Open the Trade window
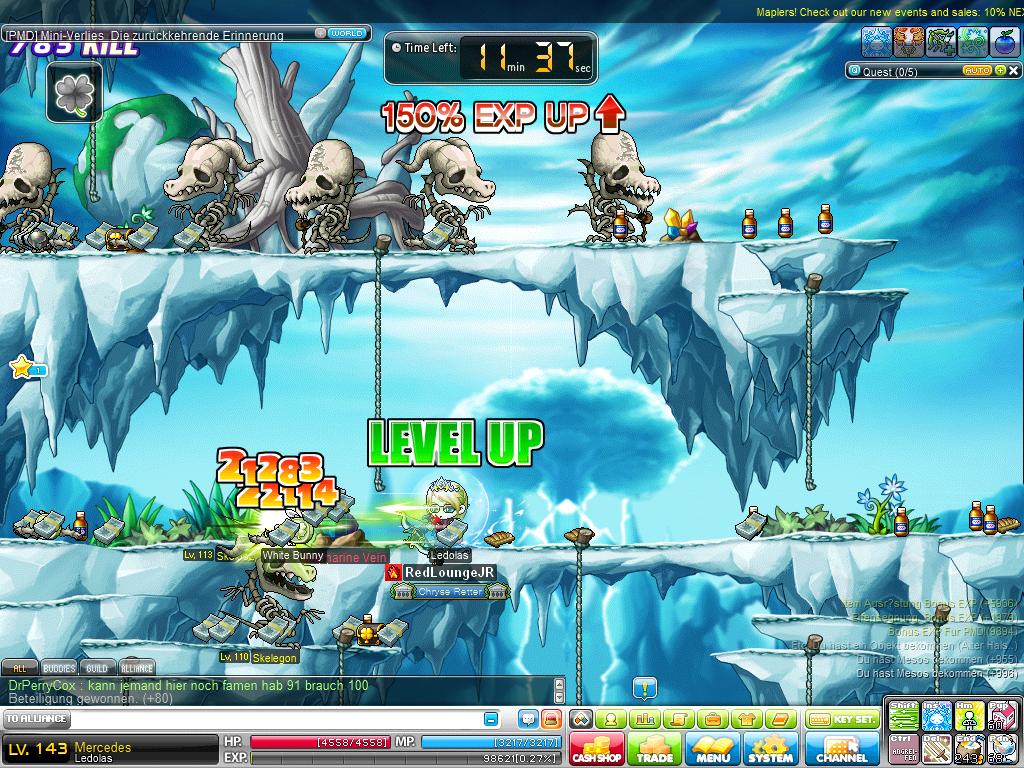The width and height of the screenshot is (1024, 768). tap(655, 750)
